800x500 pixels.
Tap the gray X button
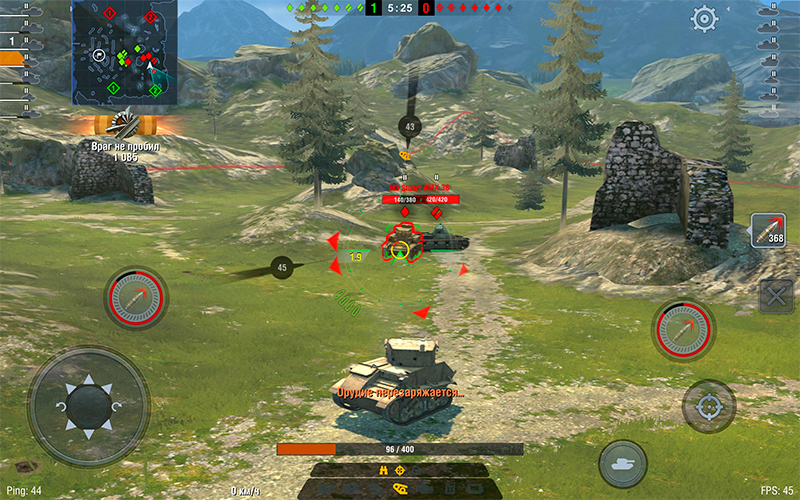point(776,296)
